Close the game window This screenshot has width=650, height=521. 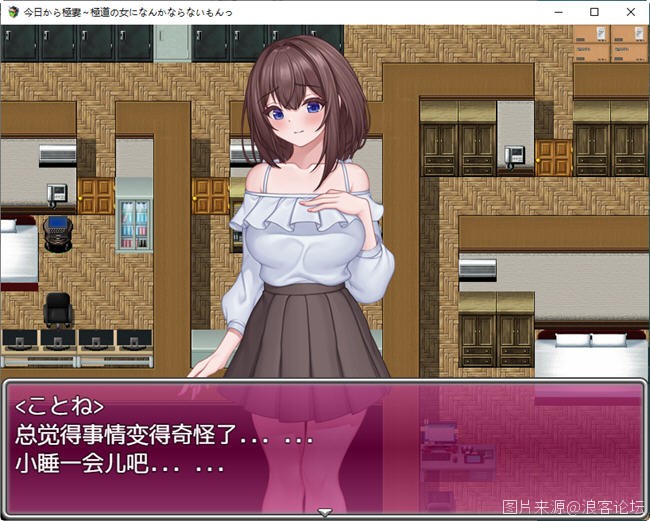coord(630,12)
